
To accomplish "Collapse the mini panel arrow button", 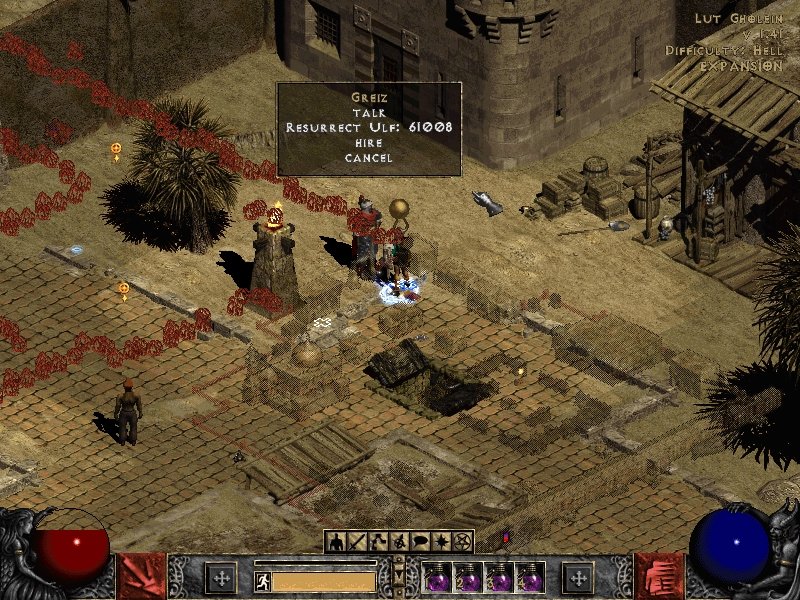I will pyautogui.click(x=400, y=578).
